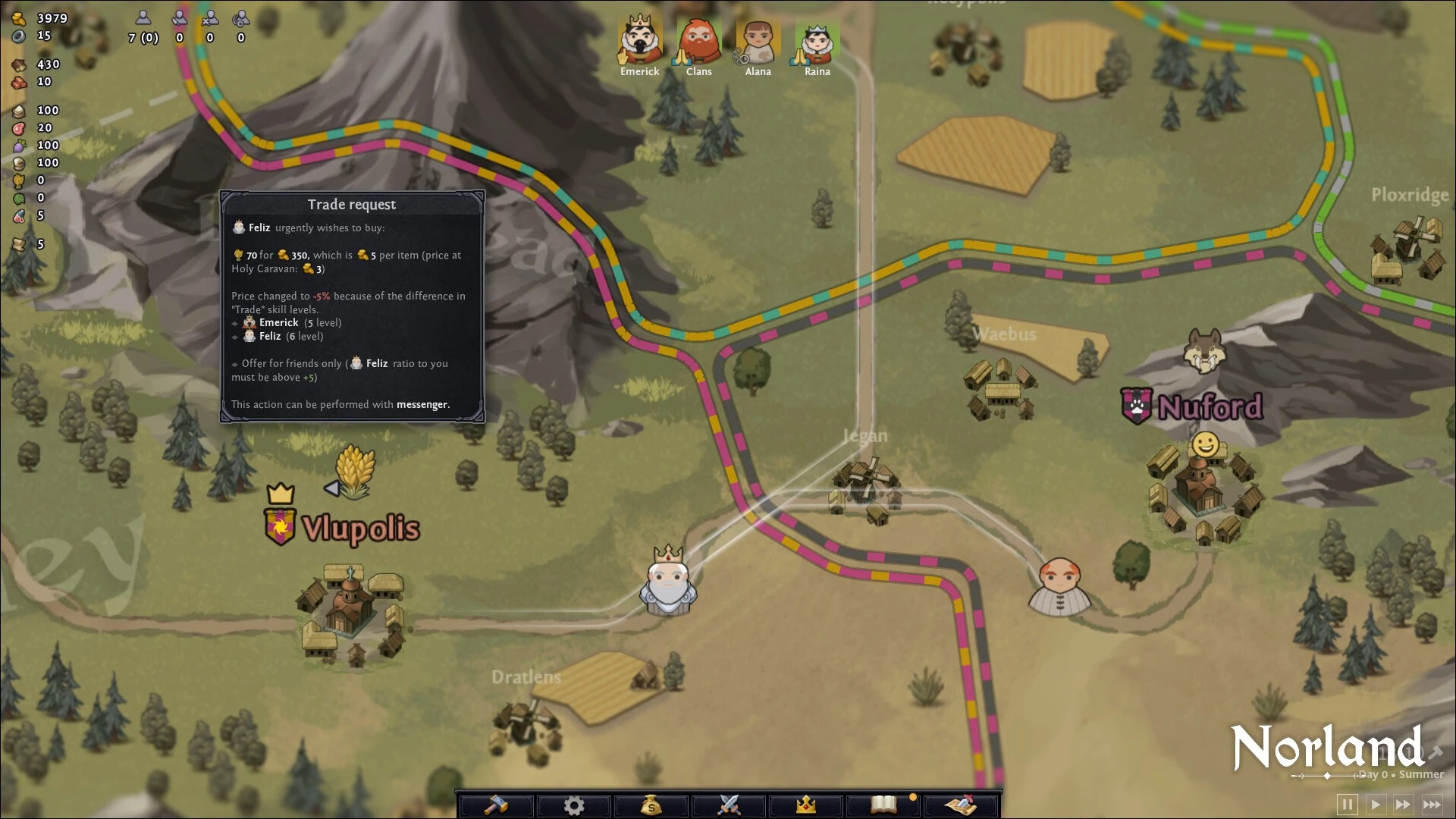Viewport: 1456px width, 819px height.
Task: Select the Nuford town label
Action: 1210,407
